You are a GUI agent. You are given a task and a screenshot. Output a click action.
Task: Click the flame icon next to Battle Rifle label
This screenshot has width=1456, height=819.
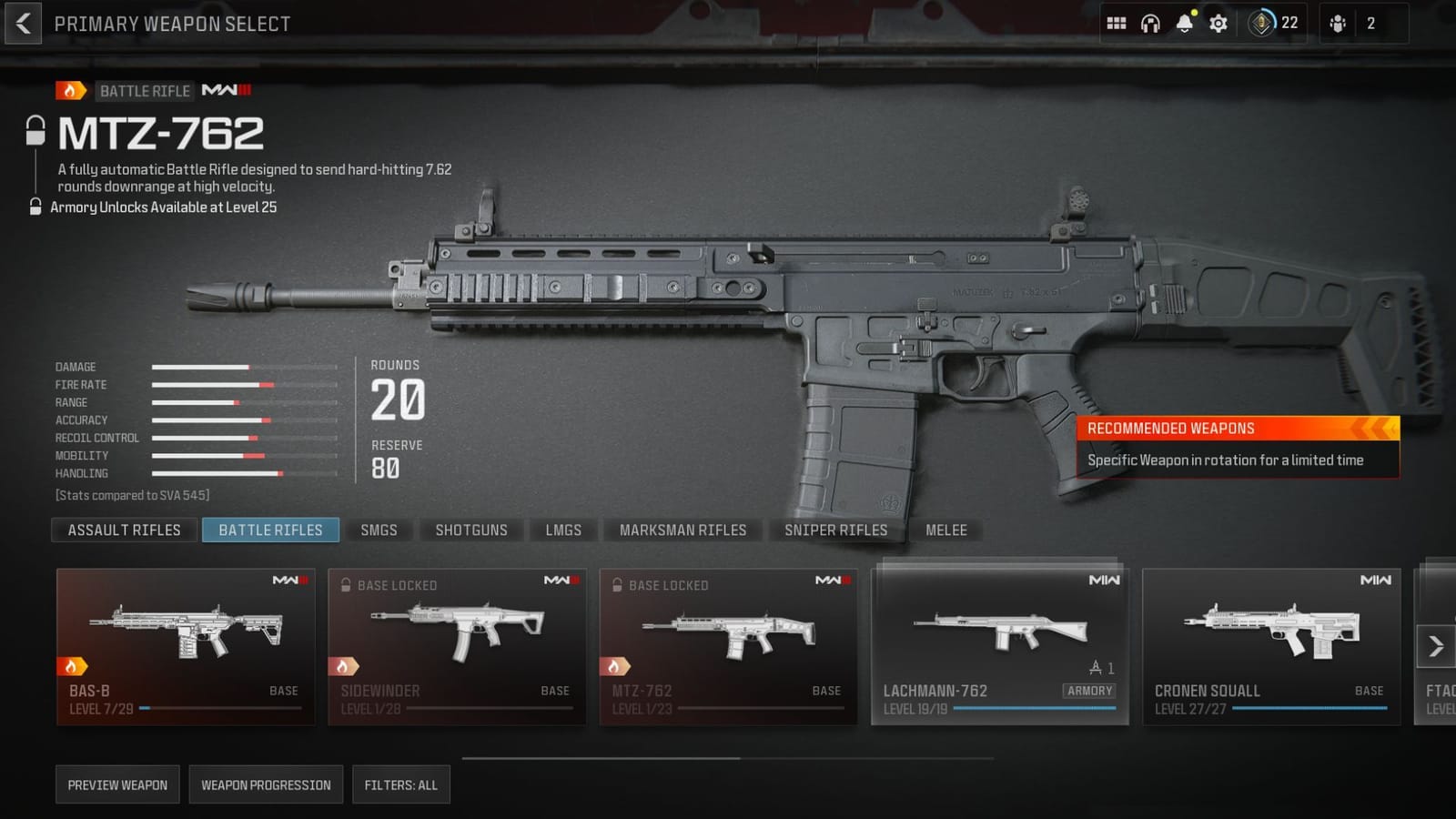click(x=68, y=90)
